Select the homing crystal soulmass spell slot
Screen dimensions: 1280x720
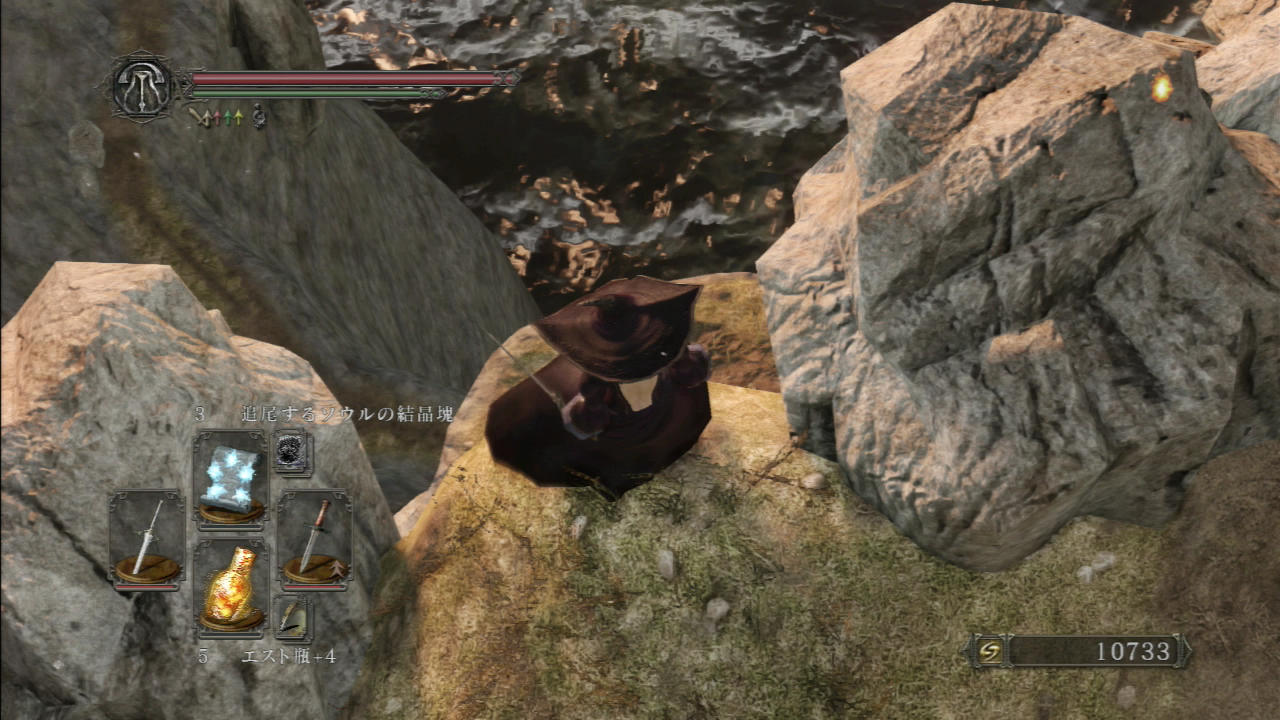tap(232, 475)
